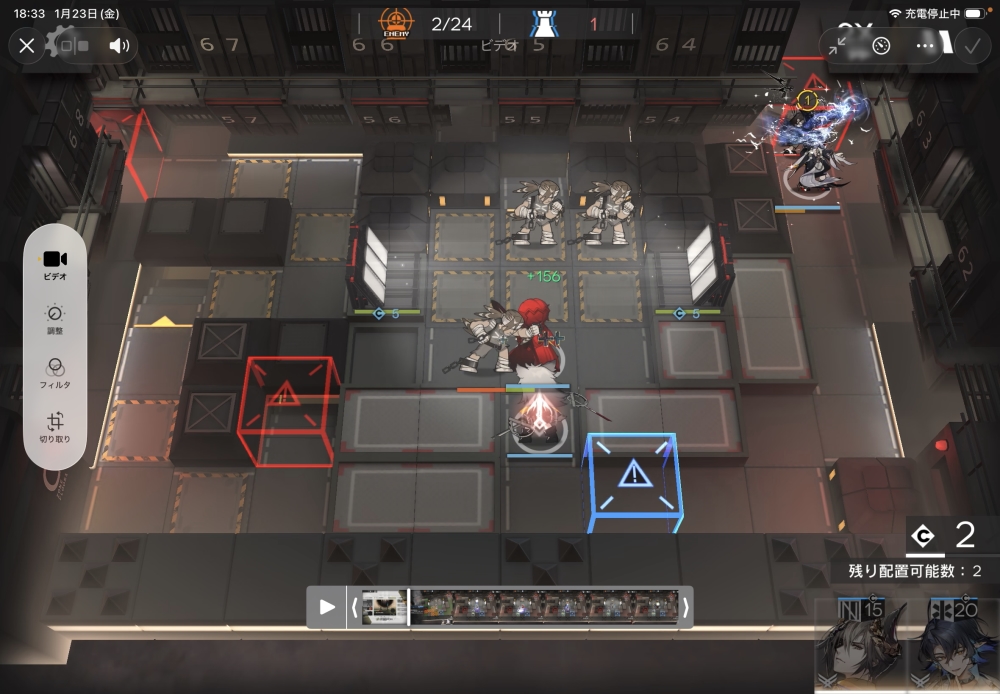The height and width of the screenshot is (694, 1000).
Task: Choose the blue-haired operator card costing 20
Action: coord(953,643)
